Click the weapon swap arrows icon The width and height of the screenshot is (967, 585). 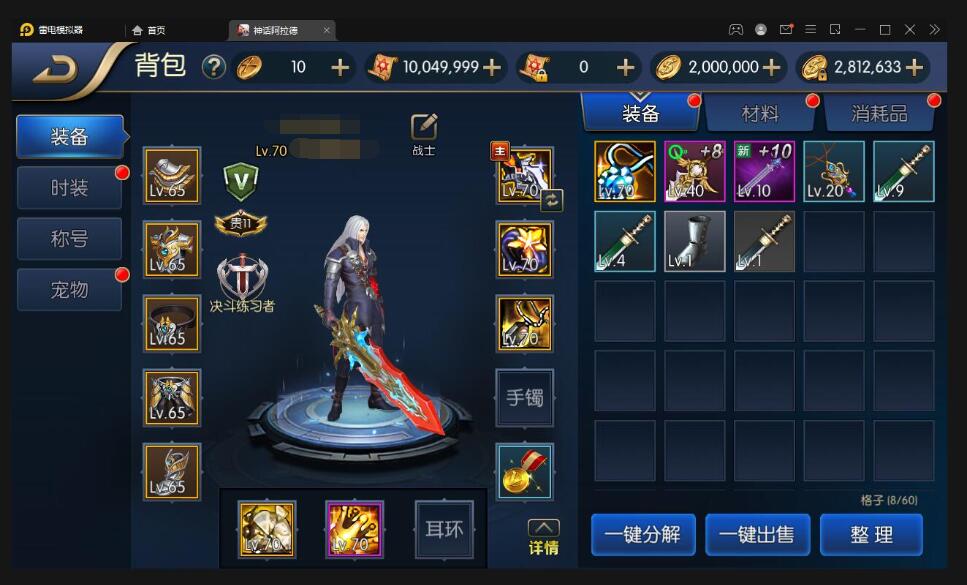coord(552,200)
